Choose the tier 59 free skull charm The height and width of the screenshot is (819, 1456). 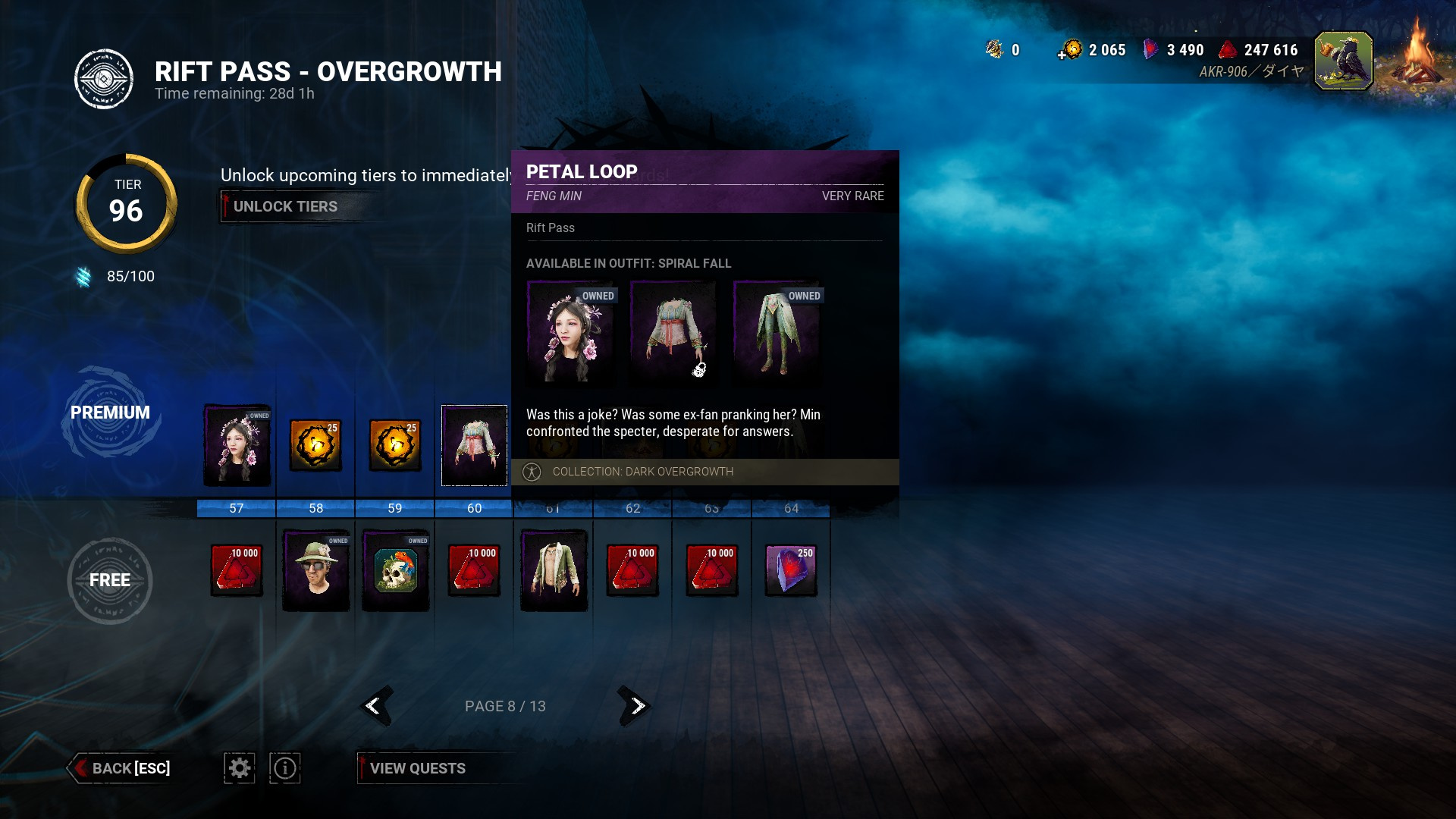click(x=395, y=570)
